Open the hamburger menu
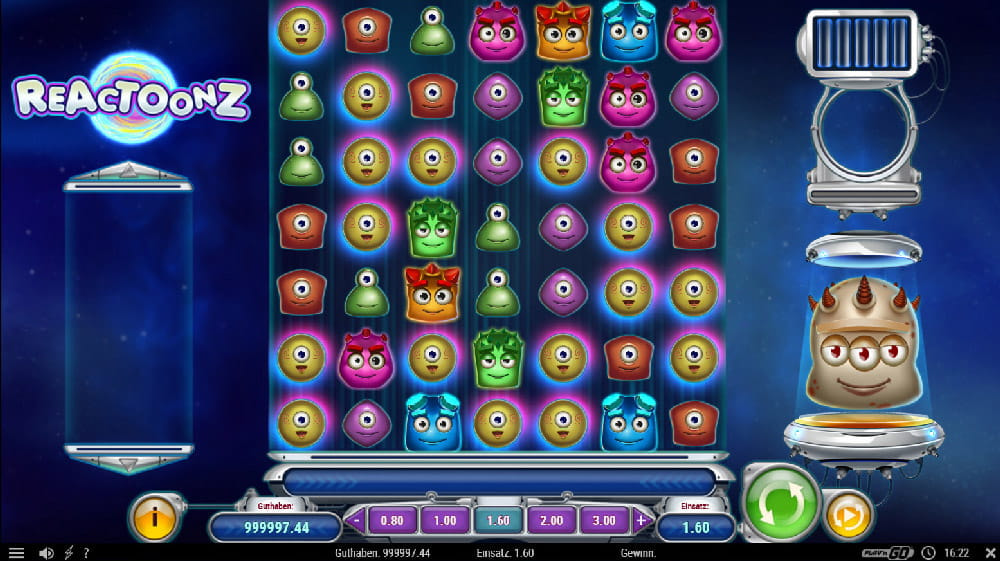Viewport: 1000px width, 561px height. (x=16, y=553)
